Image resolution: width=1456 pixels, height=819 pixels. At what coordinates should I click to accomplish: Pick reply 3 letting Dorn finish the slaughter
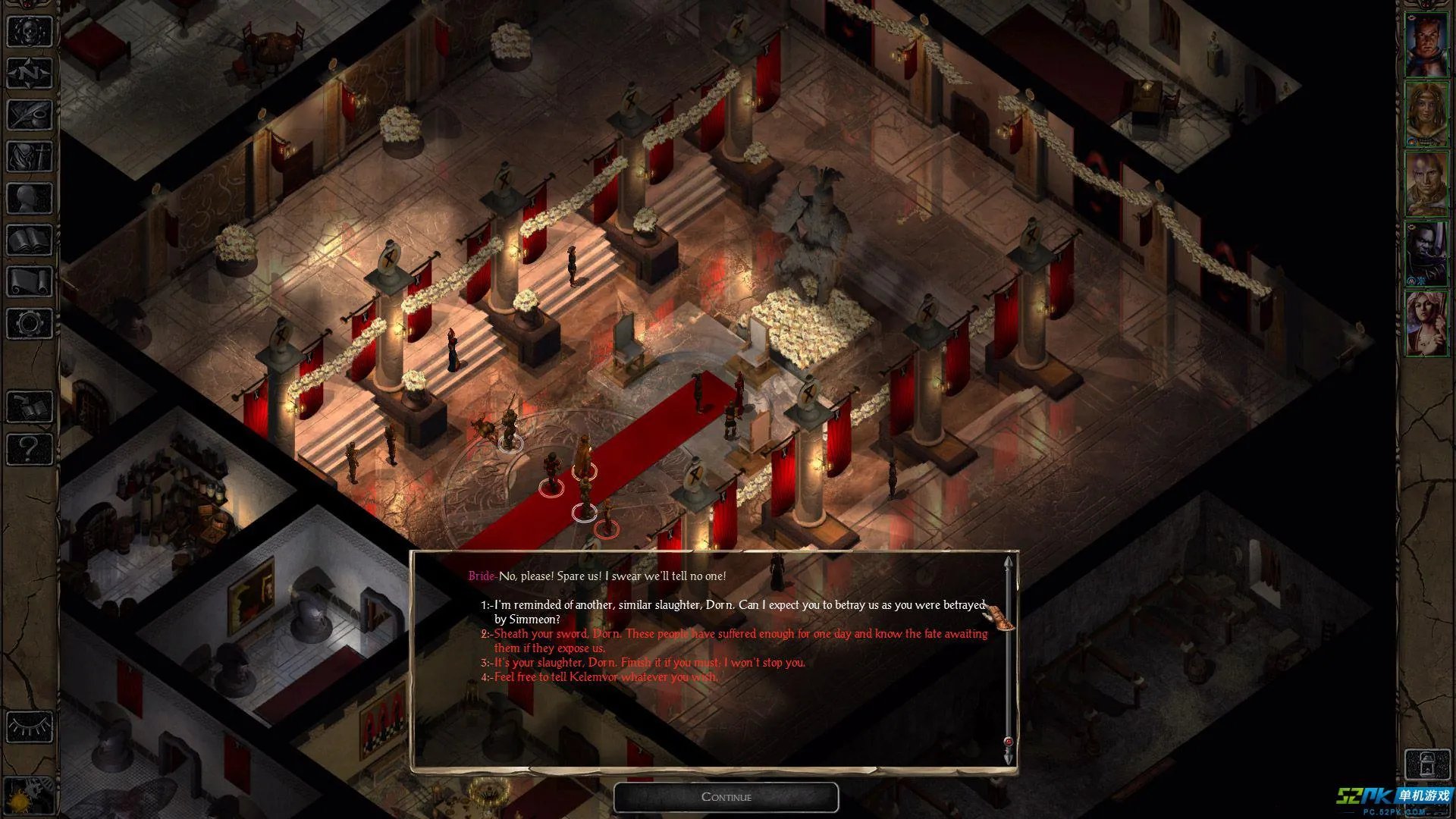649,662
